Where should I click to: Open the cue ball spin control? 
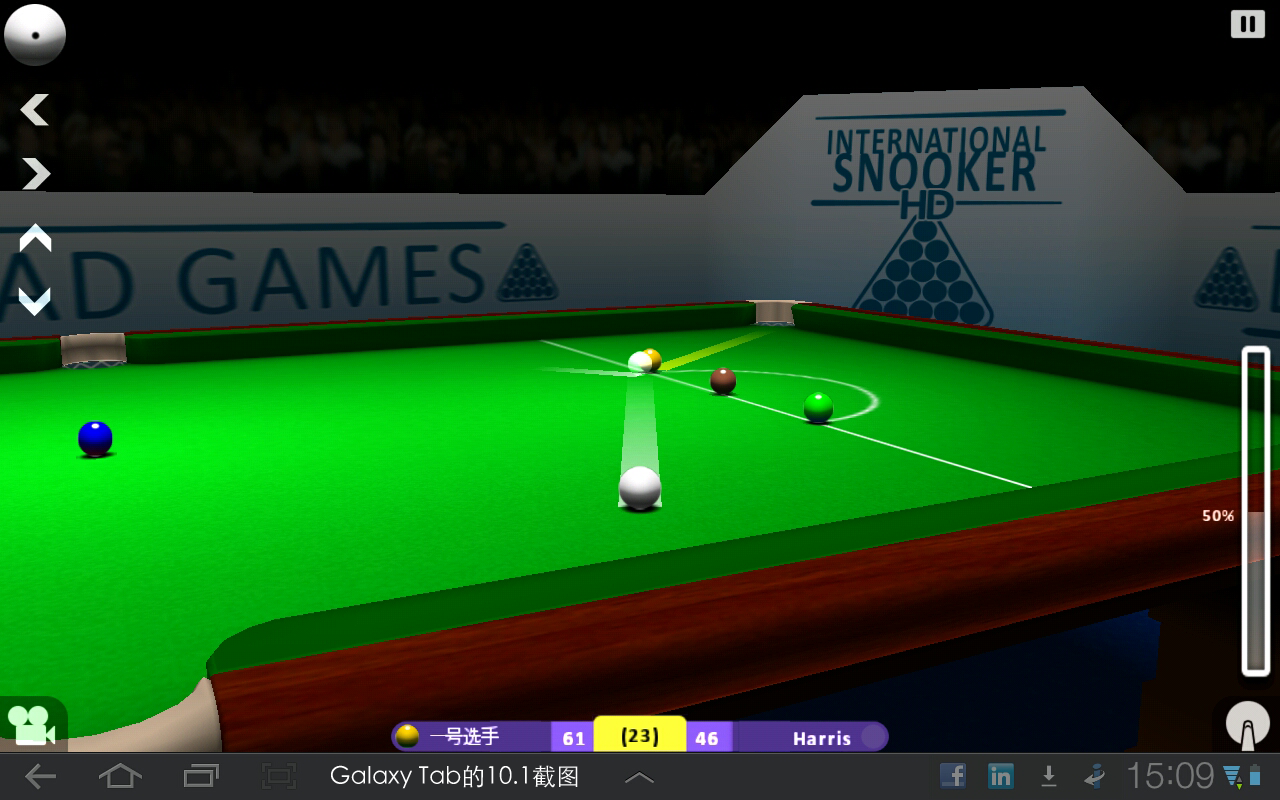35,35
